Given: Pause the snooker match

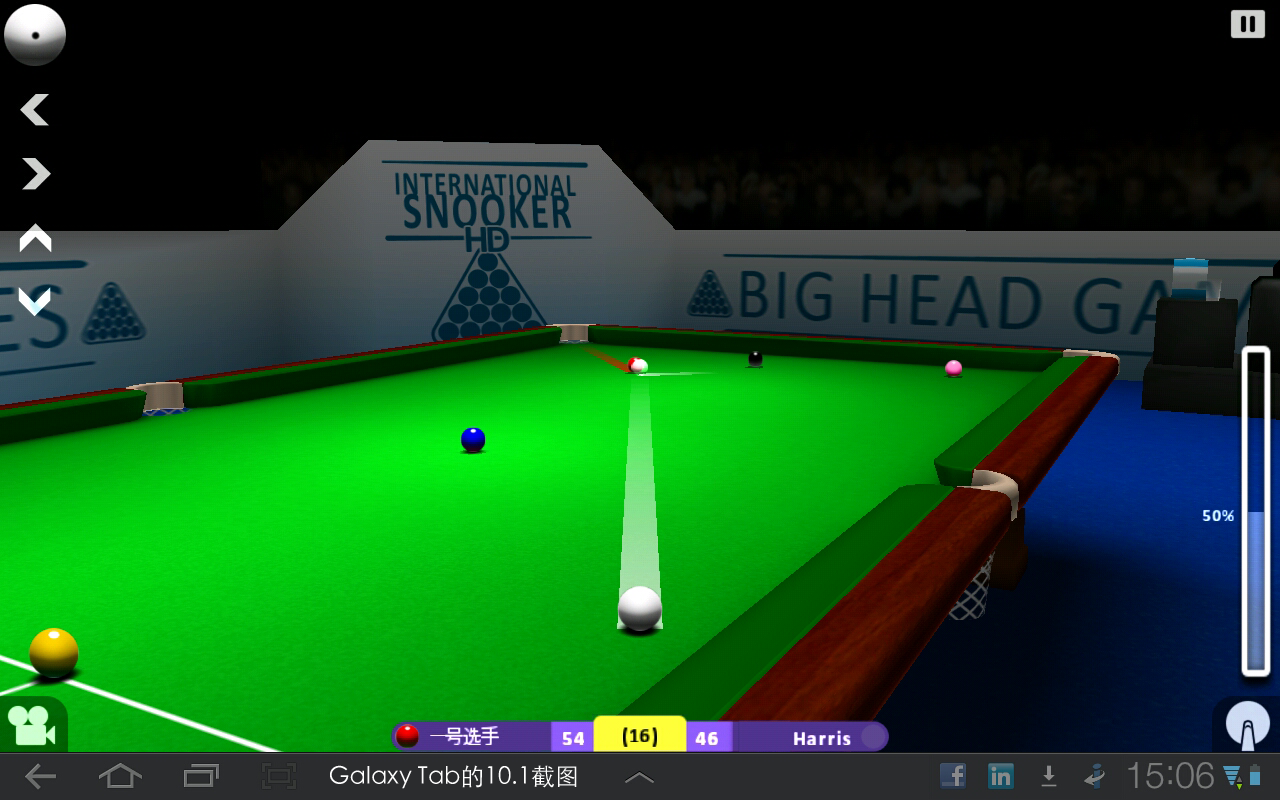Looking at the screenshot, I should tap(1246, 22).
